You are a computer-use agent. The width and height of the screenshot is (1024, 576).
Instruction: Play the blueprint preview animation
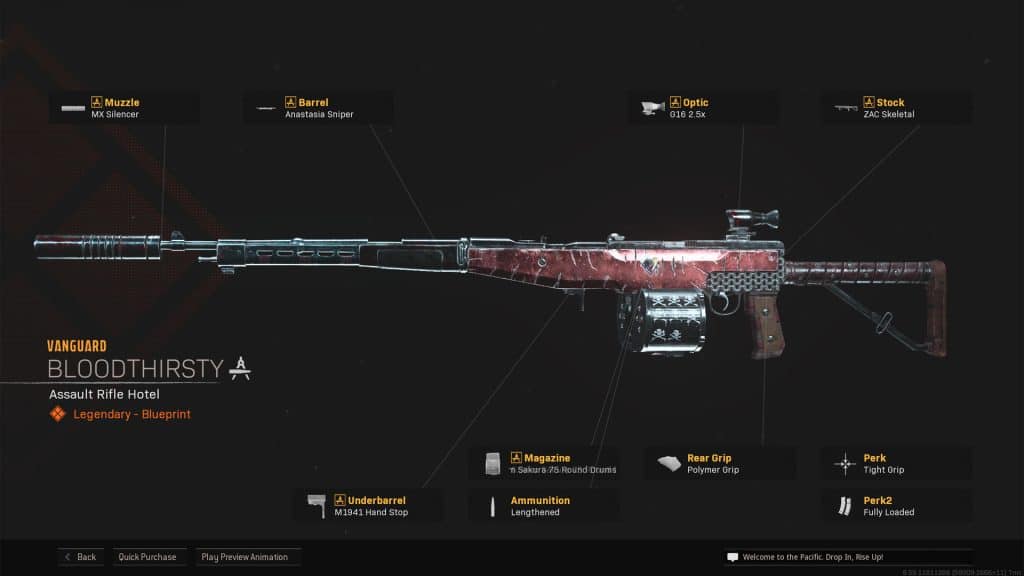[x=245, y=557]
